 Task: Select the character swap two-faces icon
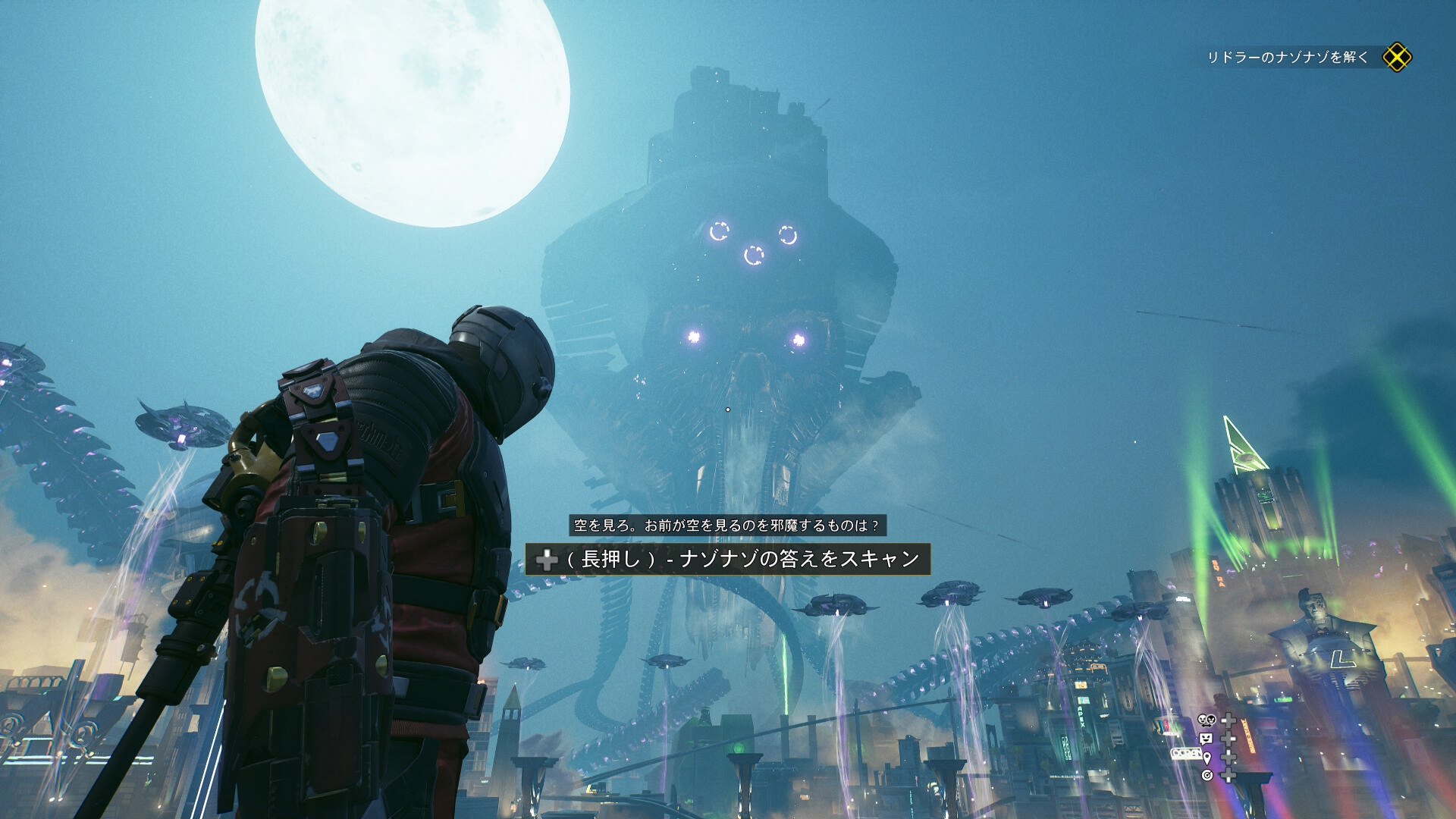point(1206,720)
